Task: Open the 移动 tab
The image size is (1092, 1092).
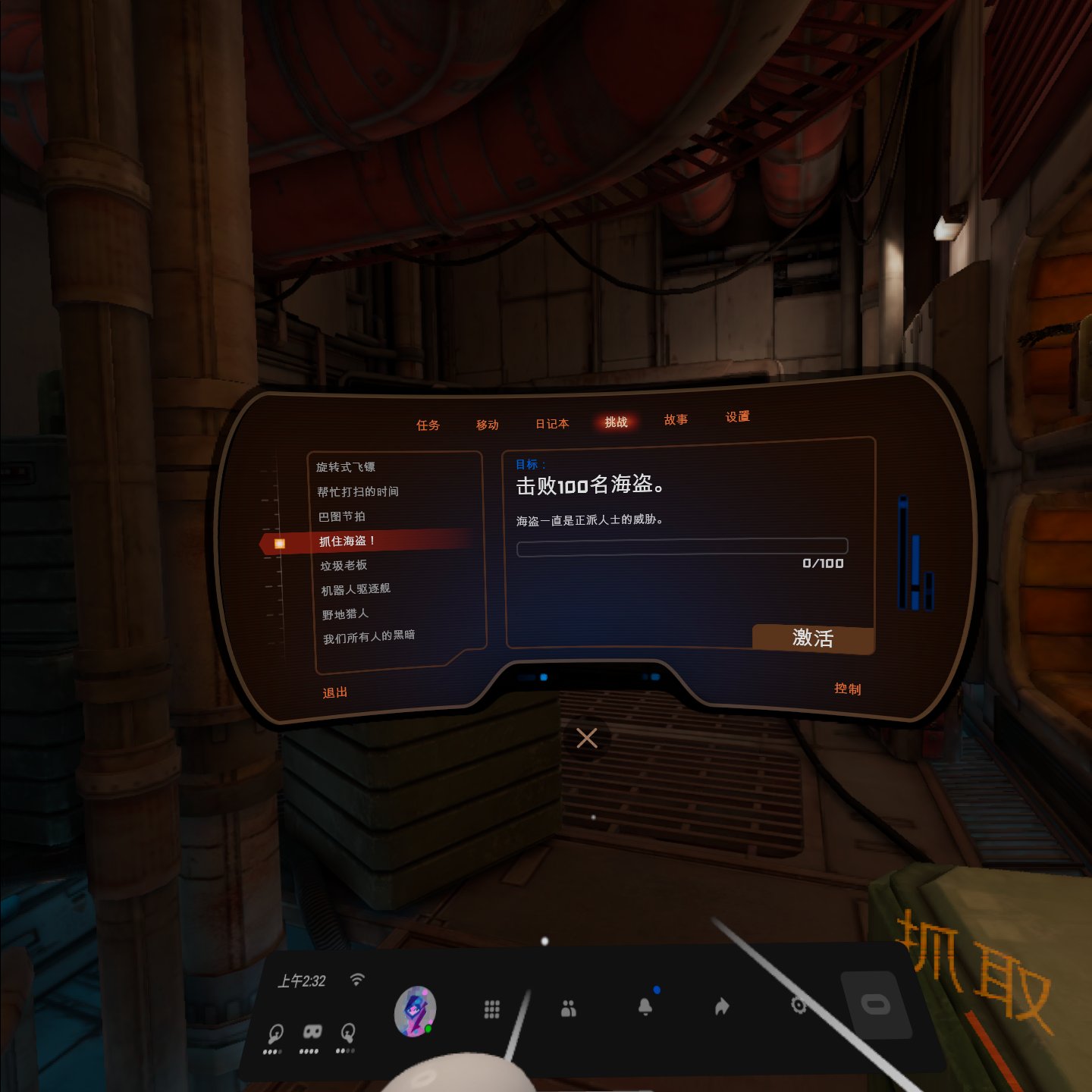Action: (x=488, y=425)
